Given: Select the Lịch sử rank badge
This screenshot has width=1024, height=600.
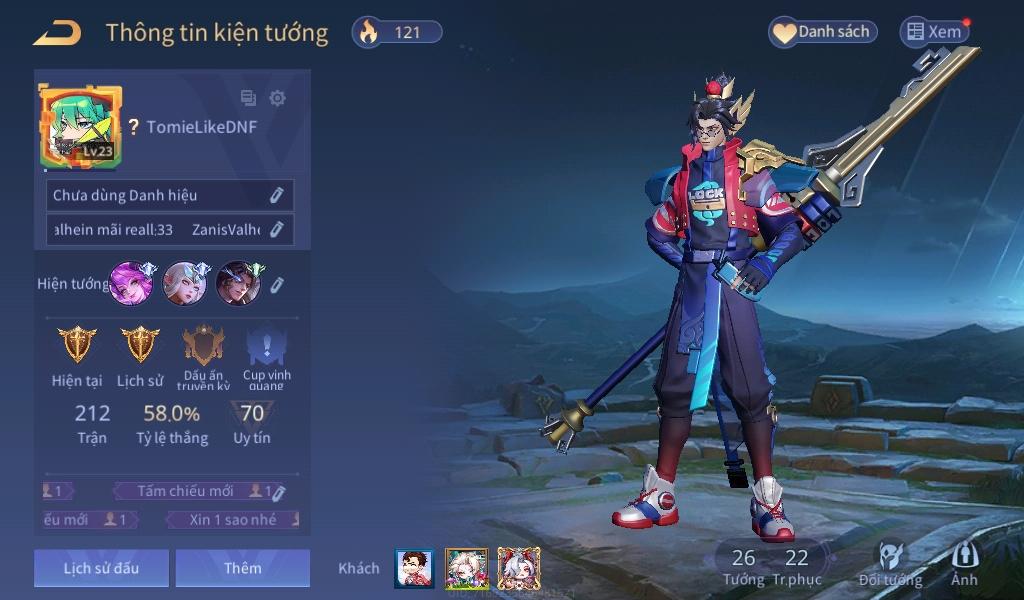Looking at the screenshot, I should [140, 345].
